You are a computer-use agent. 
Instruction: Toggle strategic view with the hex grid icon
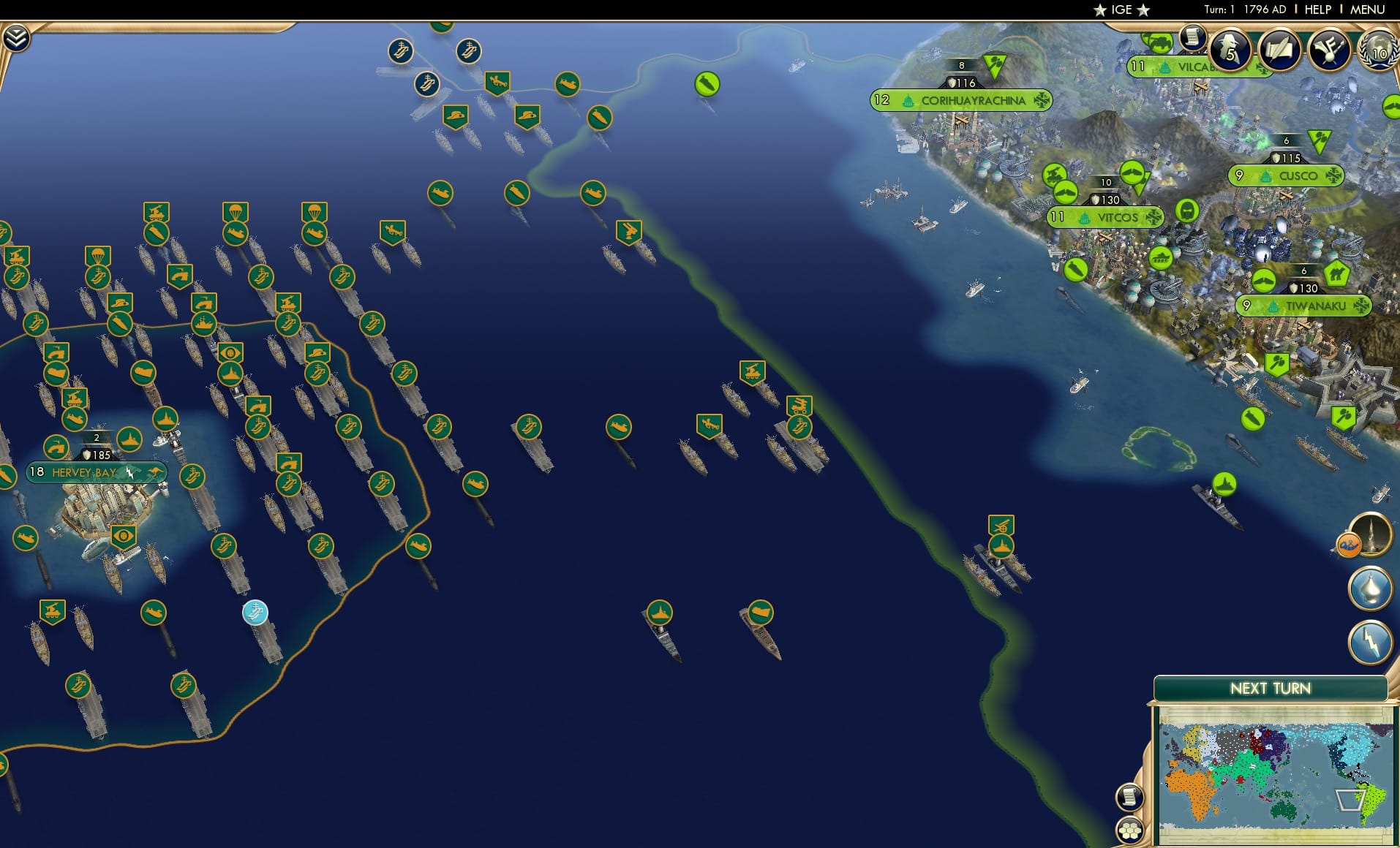pos(1130,830)
